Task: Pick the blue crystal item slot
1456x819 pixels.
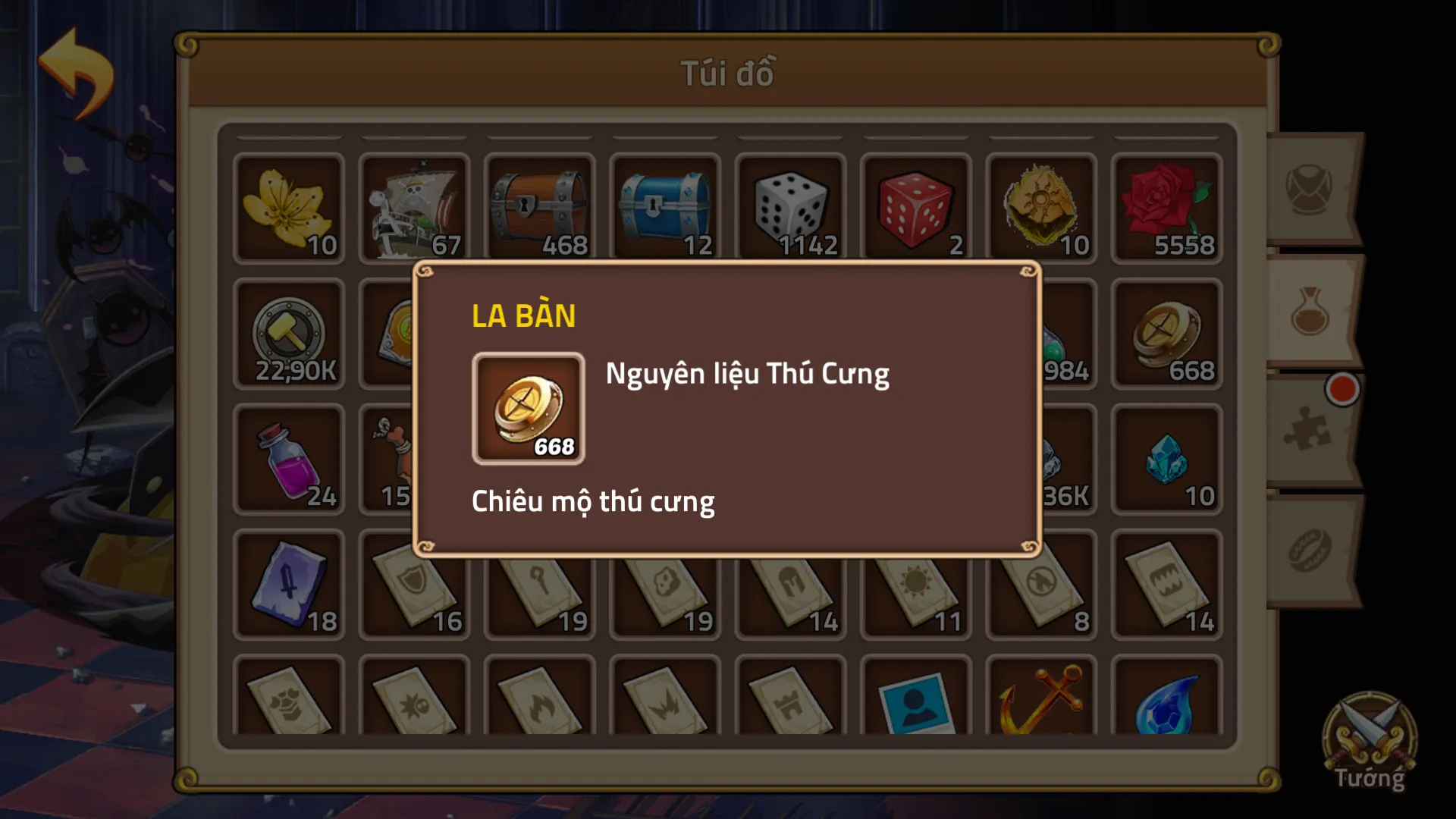Action: click(x=1166, y=460)
